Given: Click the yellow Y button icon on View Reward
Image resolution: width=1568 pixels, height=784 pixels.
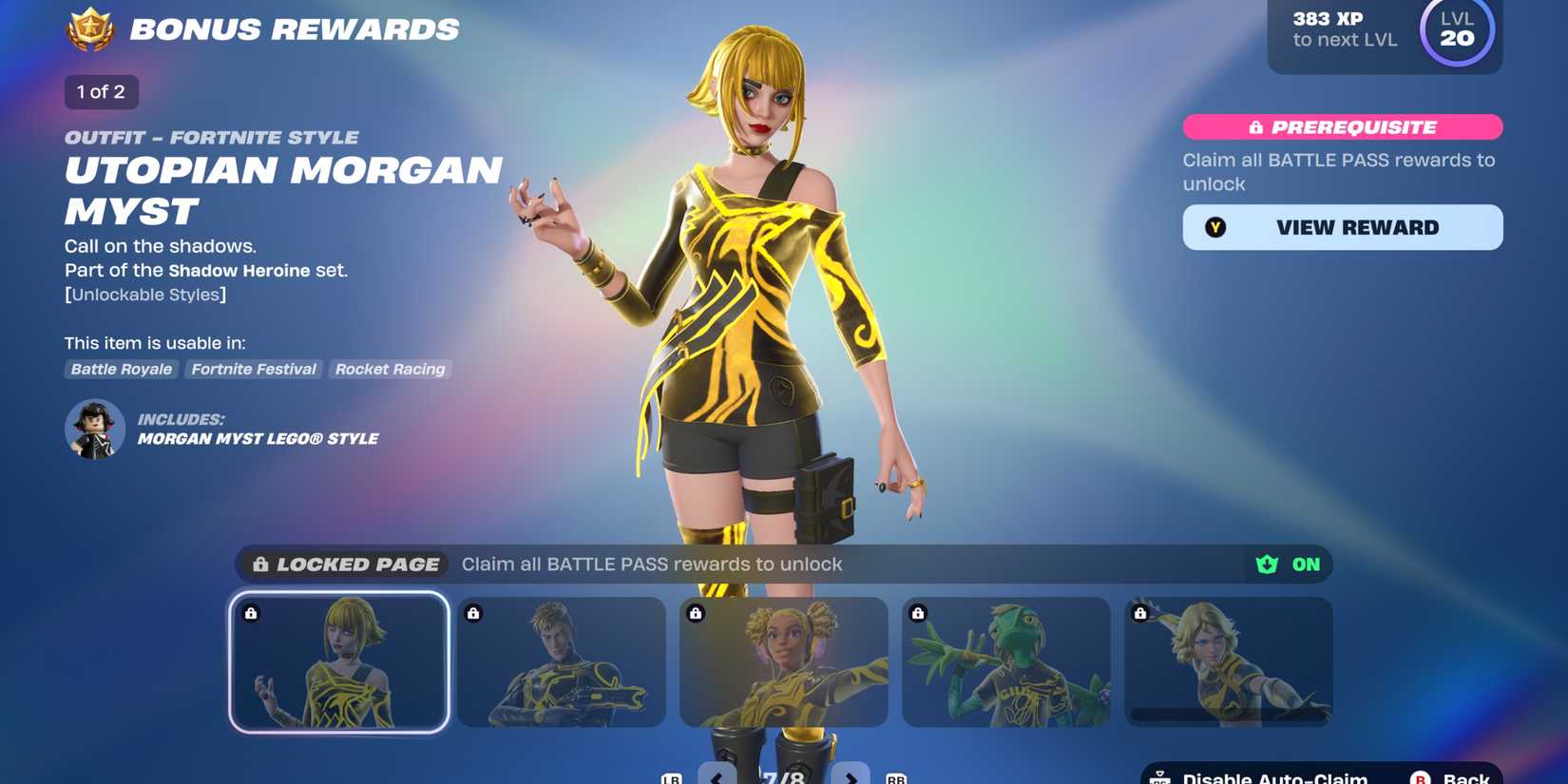Looking at the screenshot, I should 1214,227.
